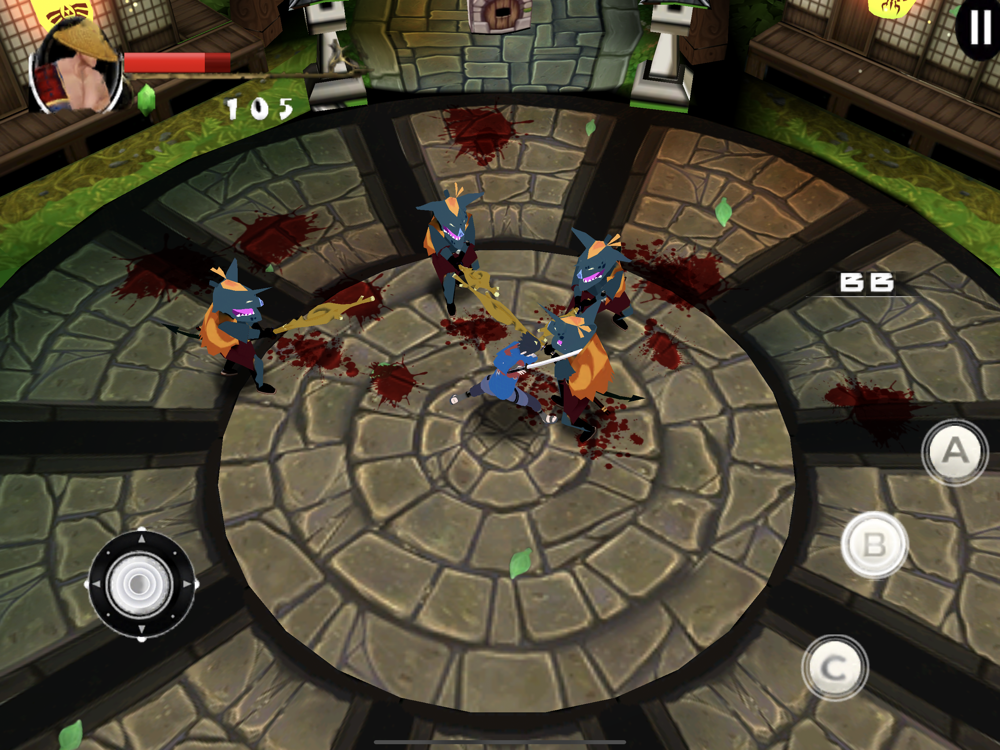Tap the A action button

[955, 451]
